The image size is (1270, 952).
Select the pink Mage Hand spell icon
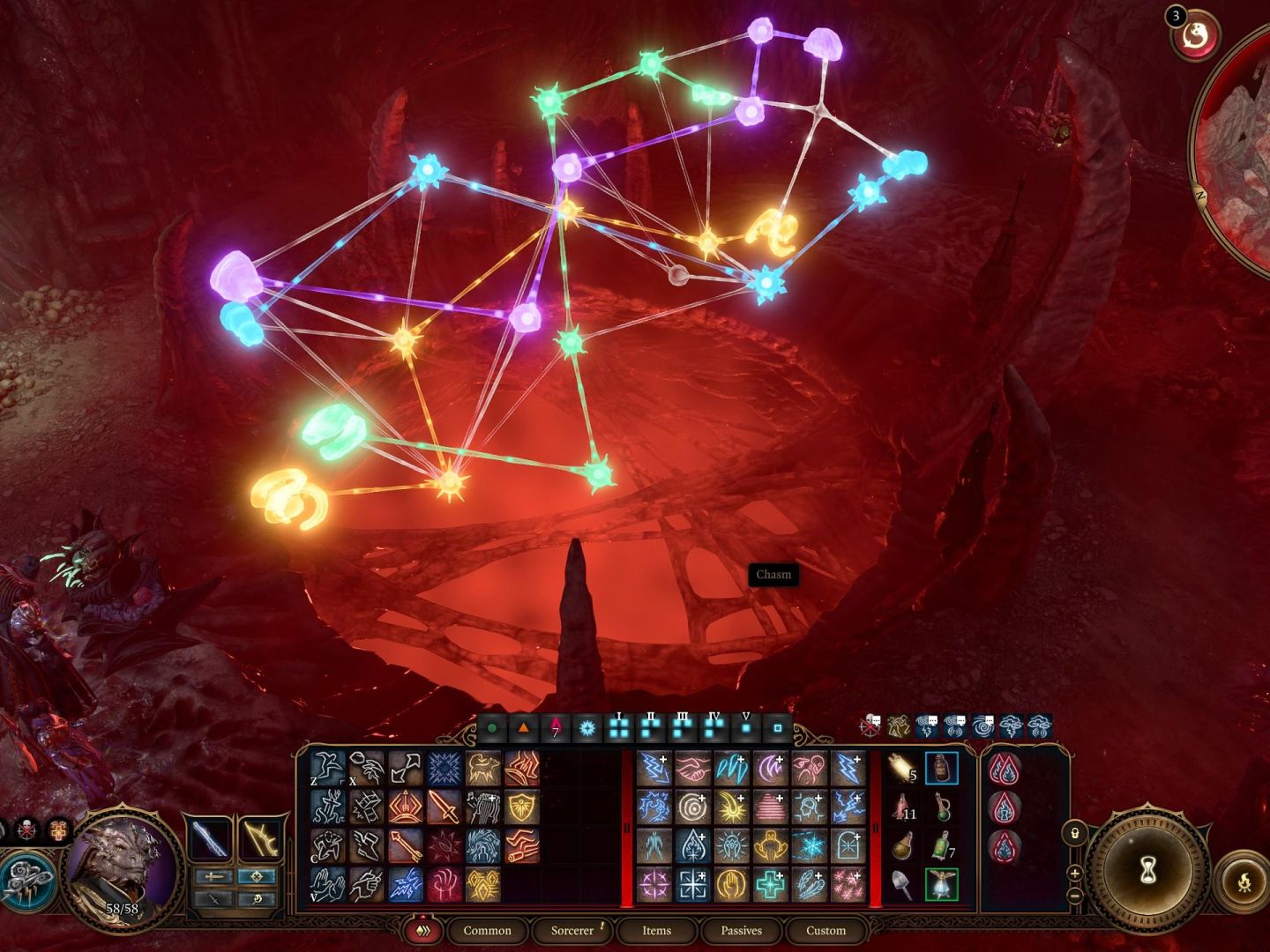coord(444,886)
